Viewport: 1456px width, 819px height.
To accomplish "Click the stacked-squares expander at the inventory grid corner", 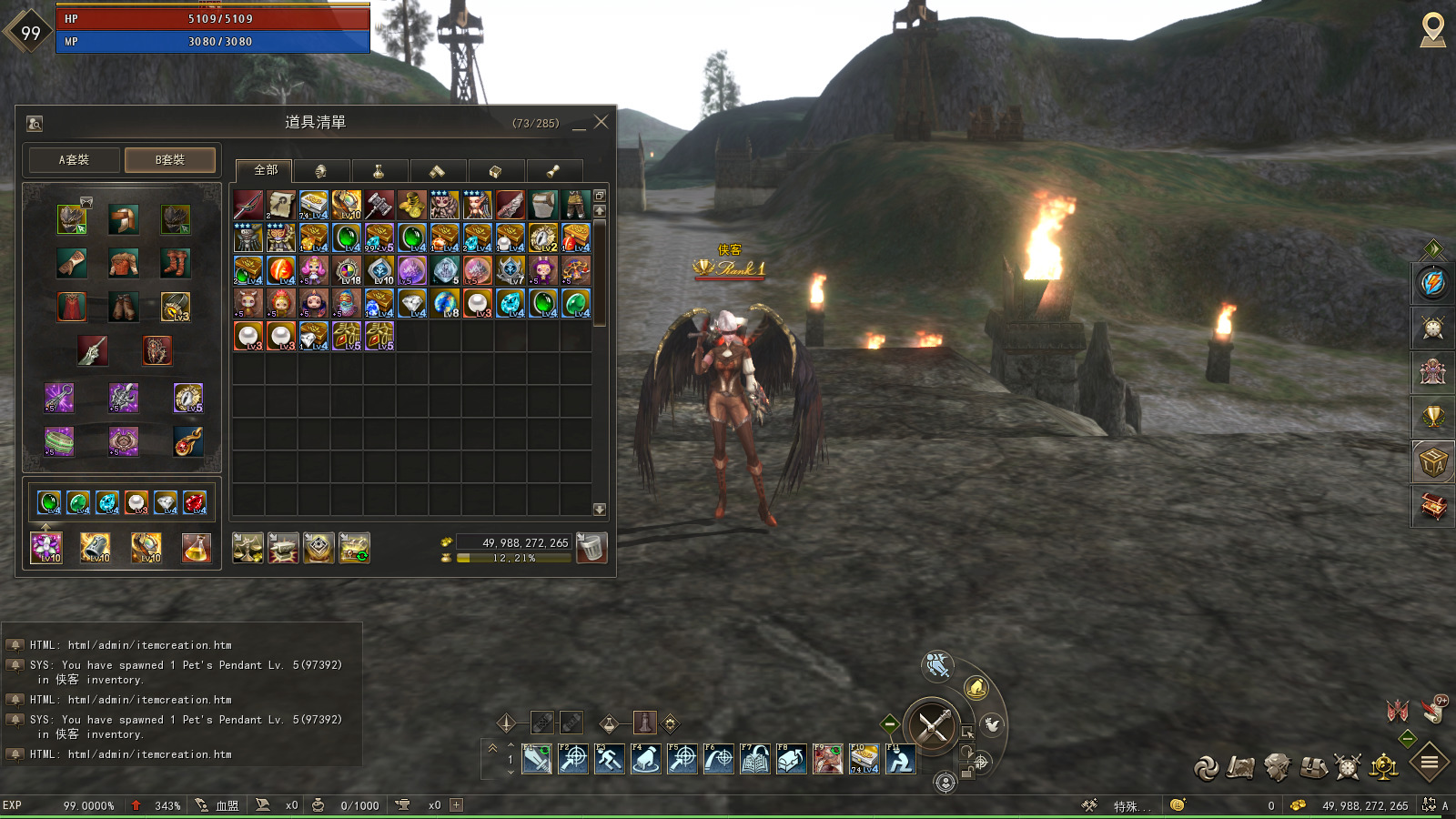I will pos(598,197).
